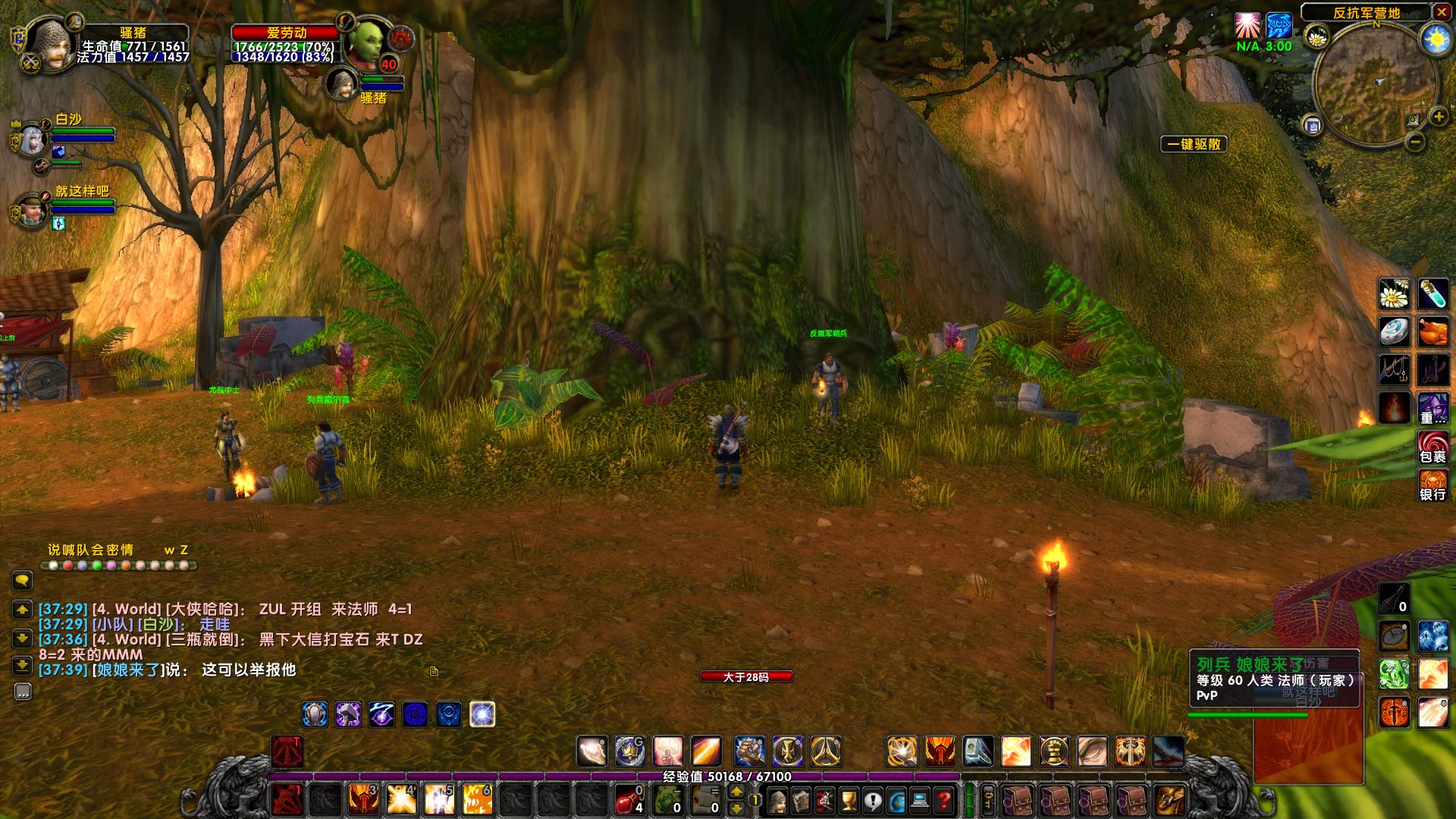Click the sun day-night indicator on minimap
The height and width of the screenshot is (819, 1456).
1435,39
